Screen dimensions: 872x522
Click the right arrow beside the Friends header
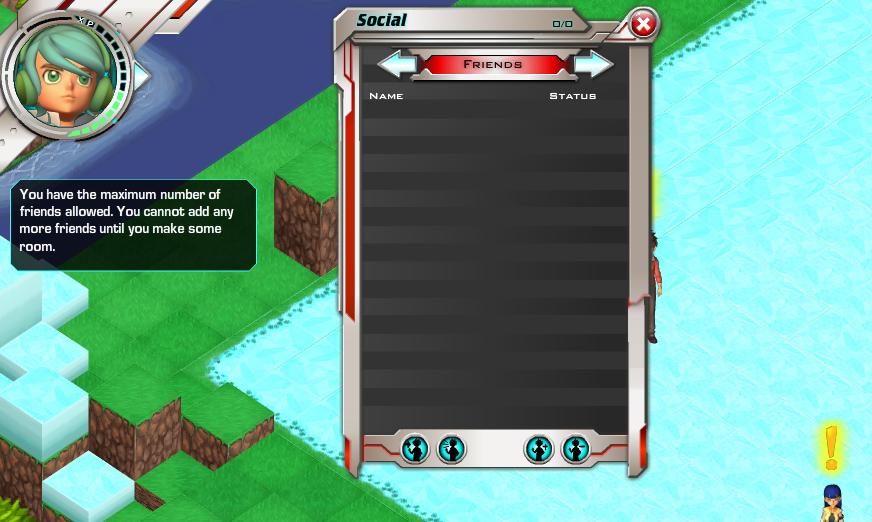tap(593, 64)
